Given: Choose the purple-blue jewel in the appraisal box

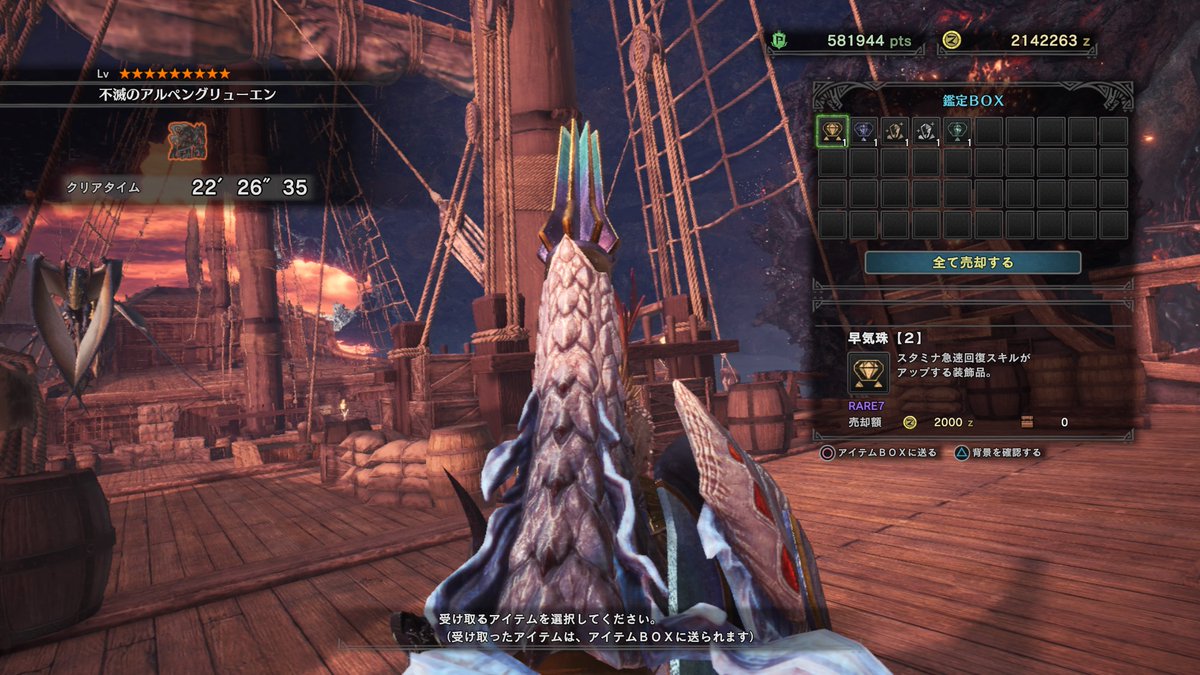Looking at the screenshot, I should point(864,131).
